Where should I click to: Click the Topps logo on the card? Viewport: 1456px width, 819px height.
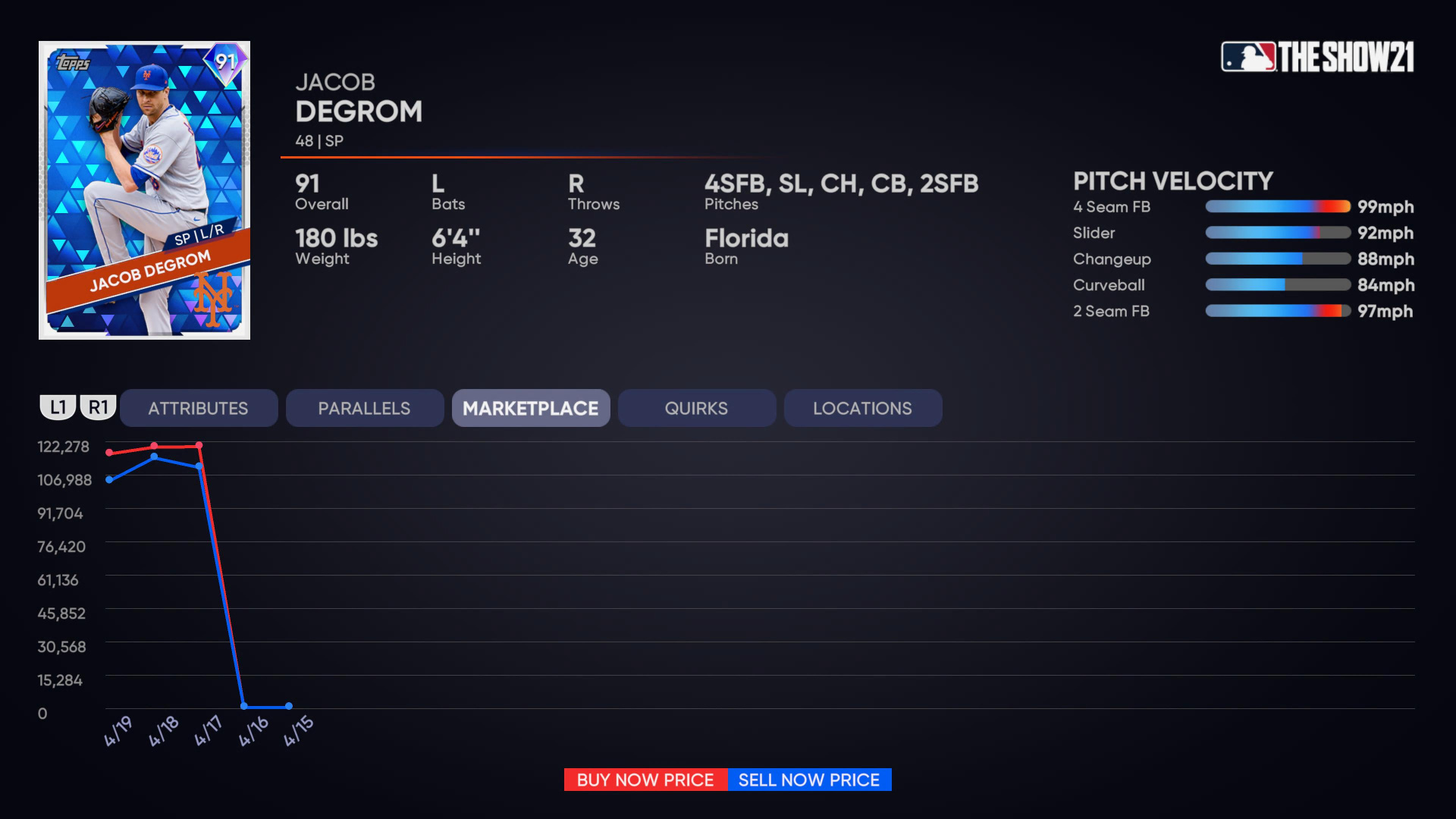tap(72, 62)
